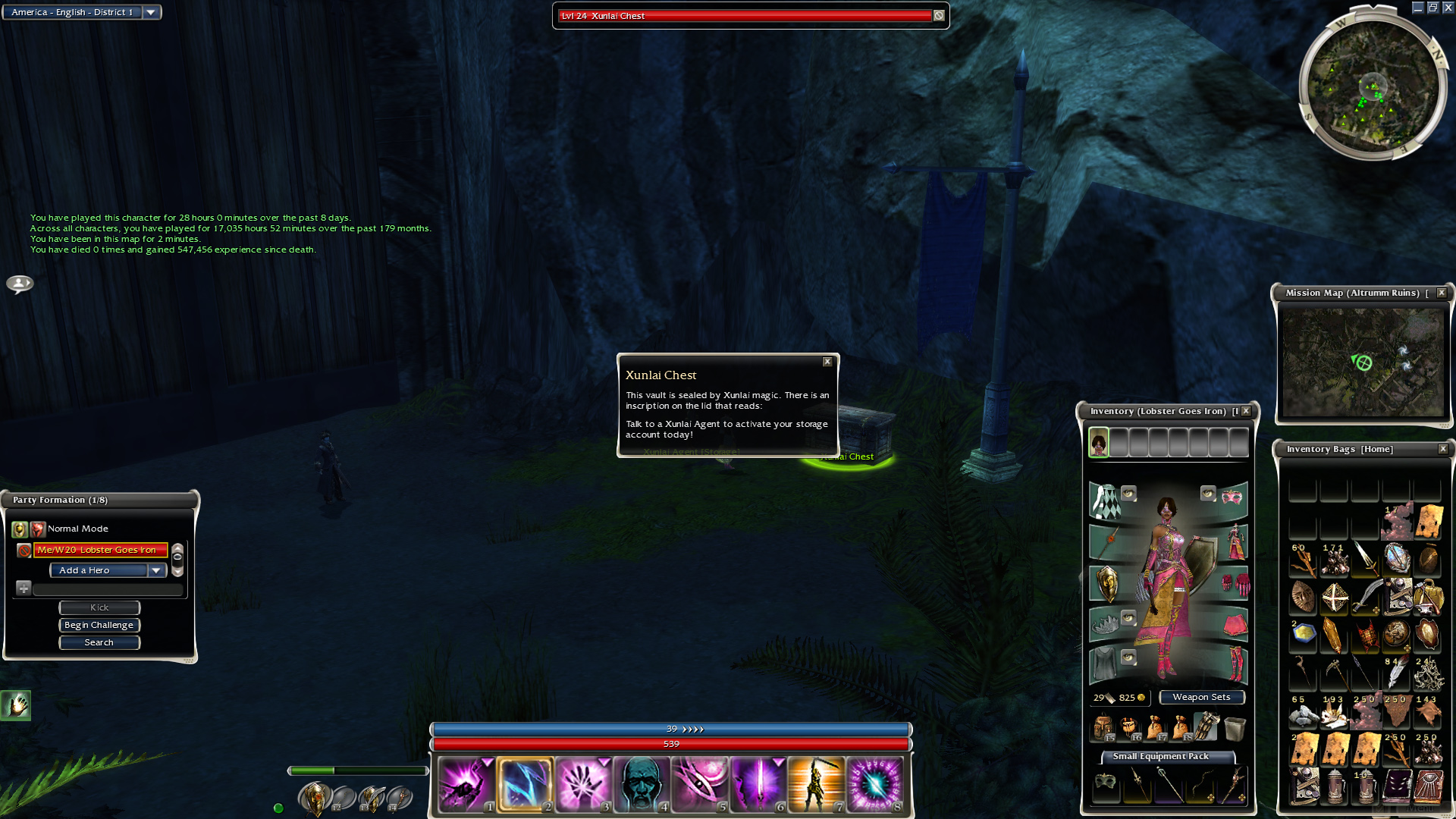The image size is (1456, 819).
Task: Close the character Inventory window
Action: click(x=1246, y=411)
